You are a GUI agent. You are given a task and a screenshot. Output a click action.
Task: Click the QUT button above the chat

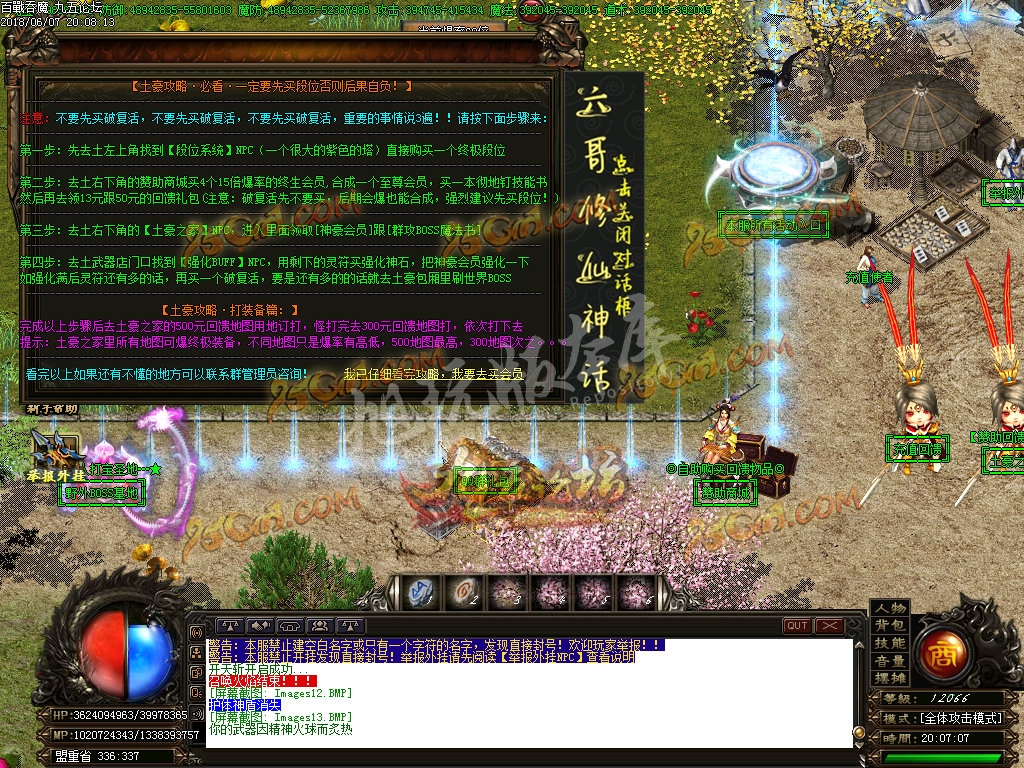797,626
